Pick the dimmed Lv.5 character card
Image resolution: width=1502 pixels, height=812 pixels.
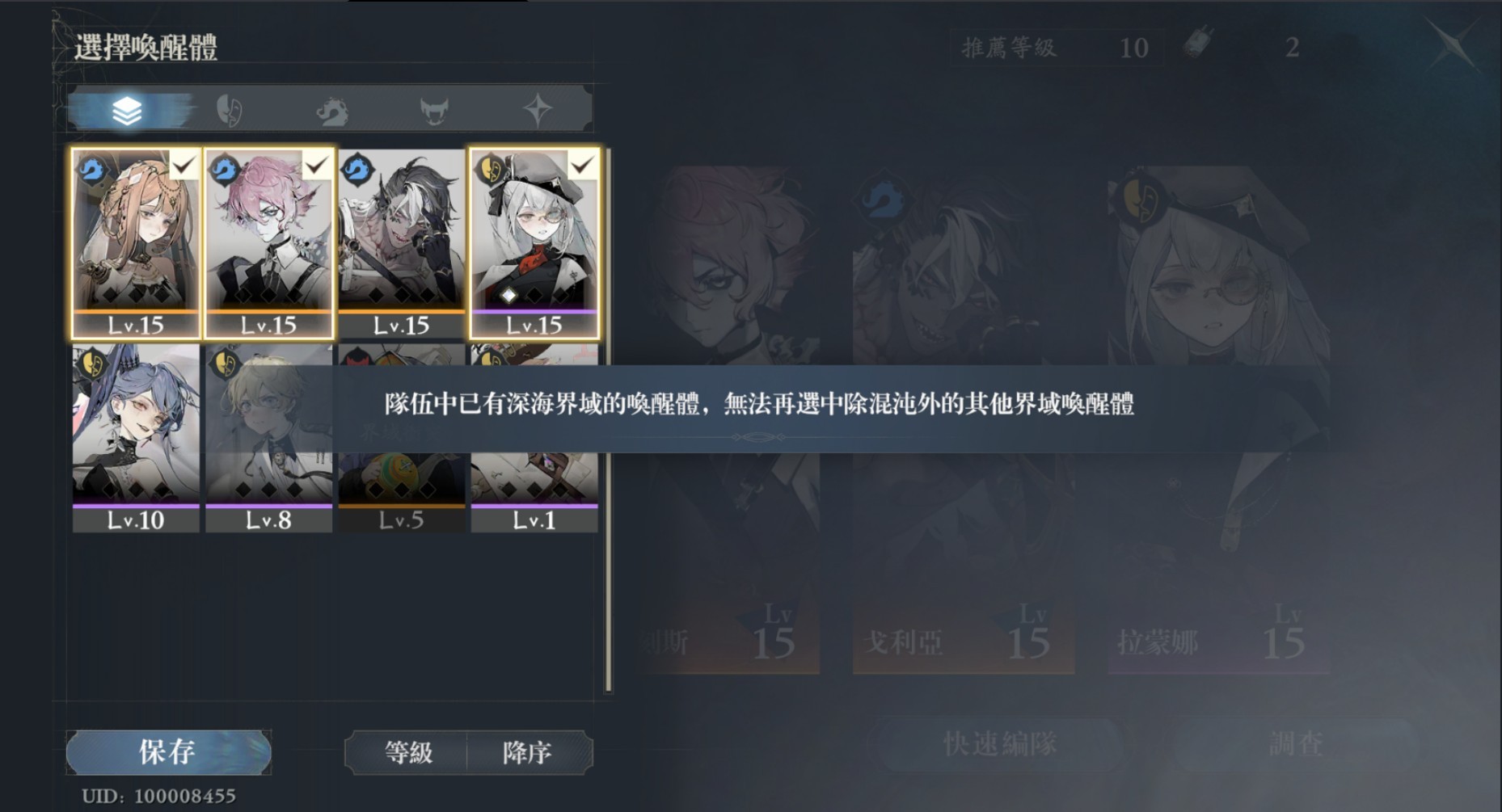[x=401, y=485]
